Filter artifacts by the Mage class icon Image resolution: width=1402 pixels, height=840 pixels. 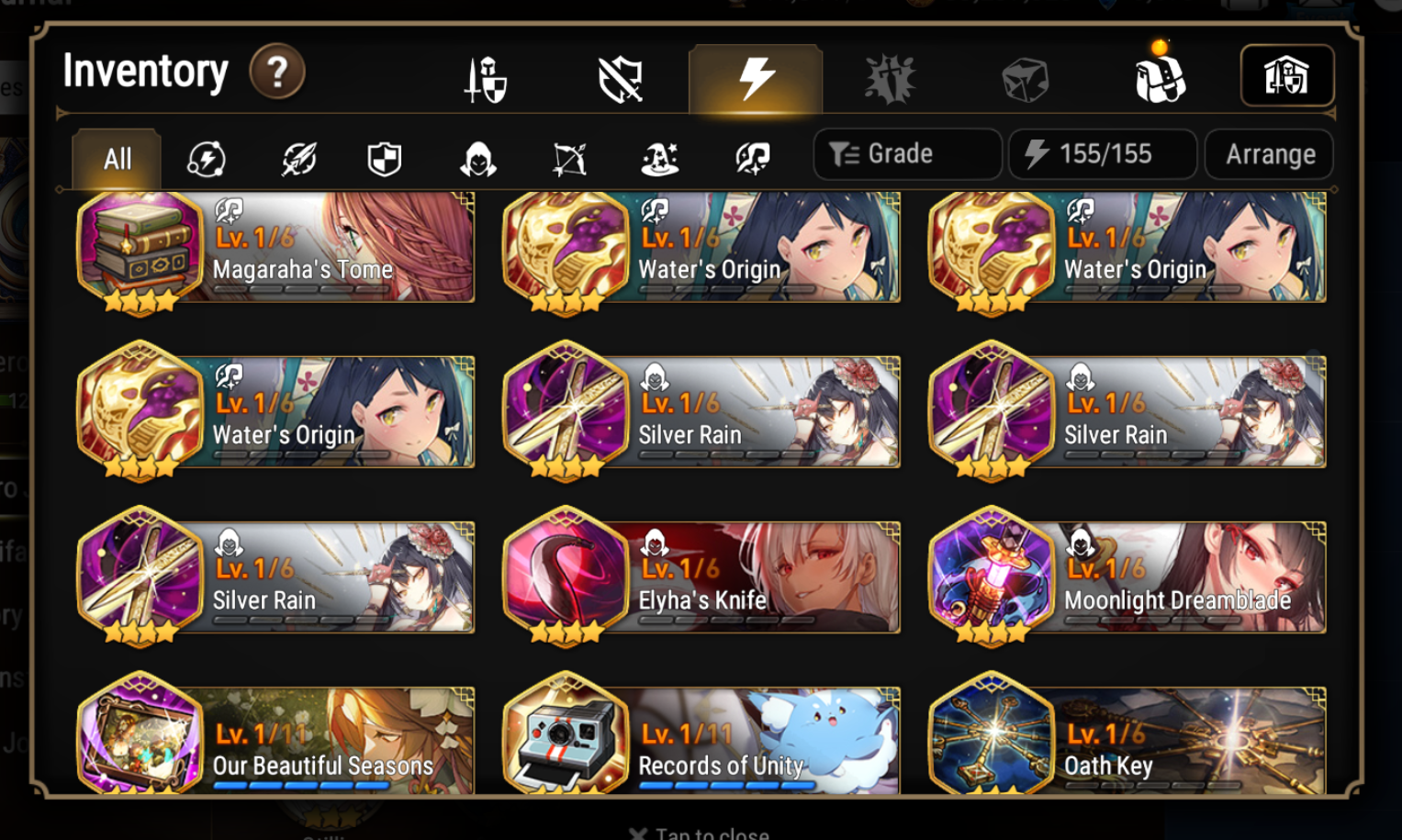coord(661,158)
